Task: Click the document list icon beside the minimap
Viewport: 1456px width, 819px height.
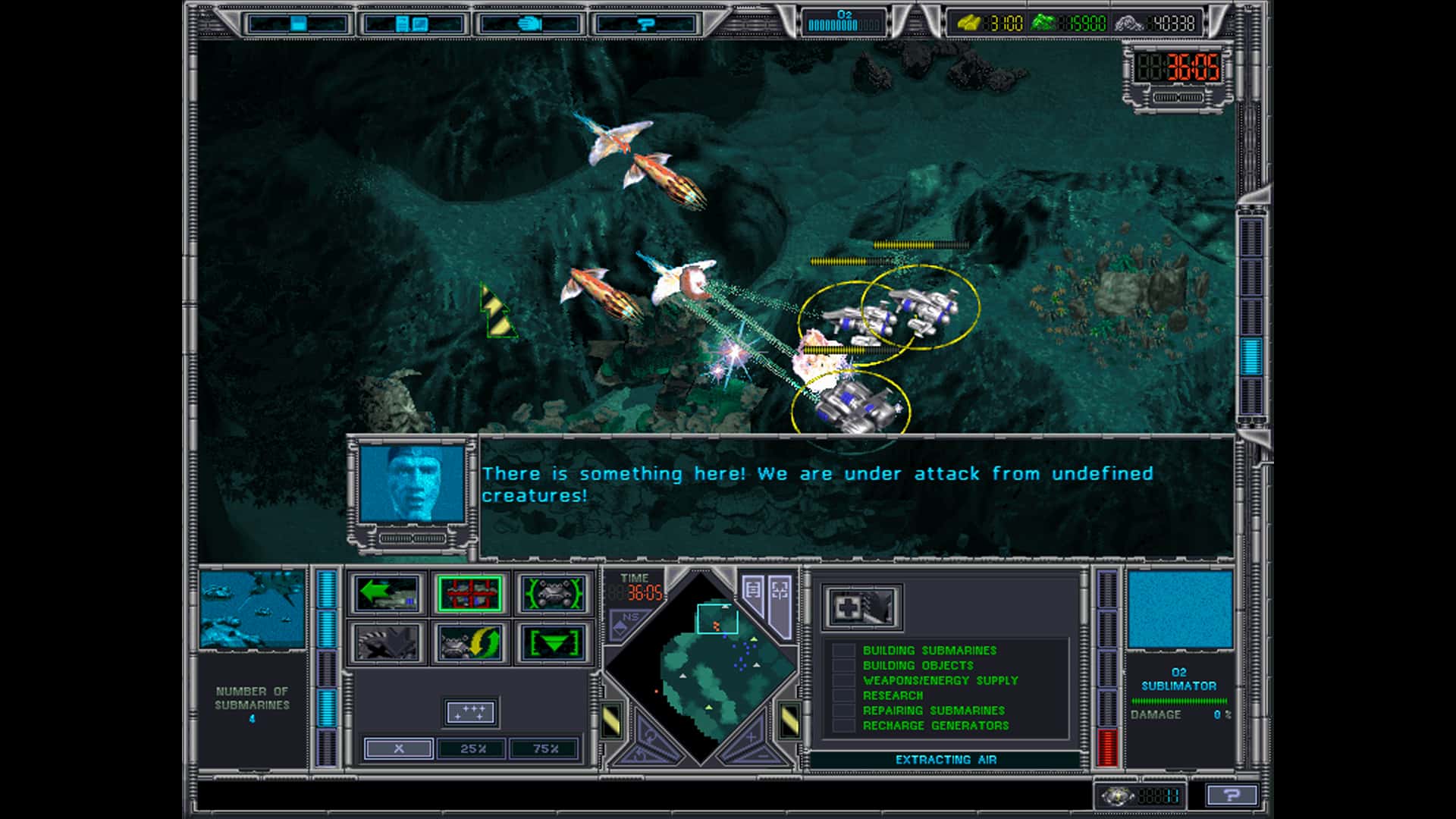Action: (x=753, y=588)
